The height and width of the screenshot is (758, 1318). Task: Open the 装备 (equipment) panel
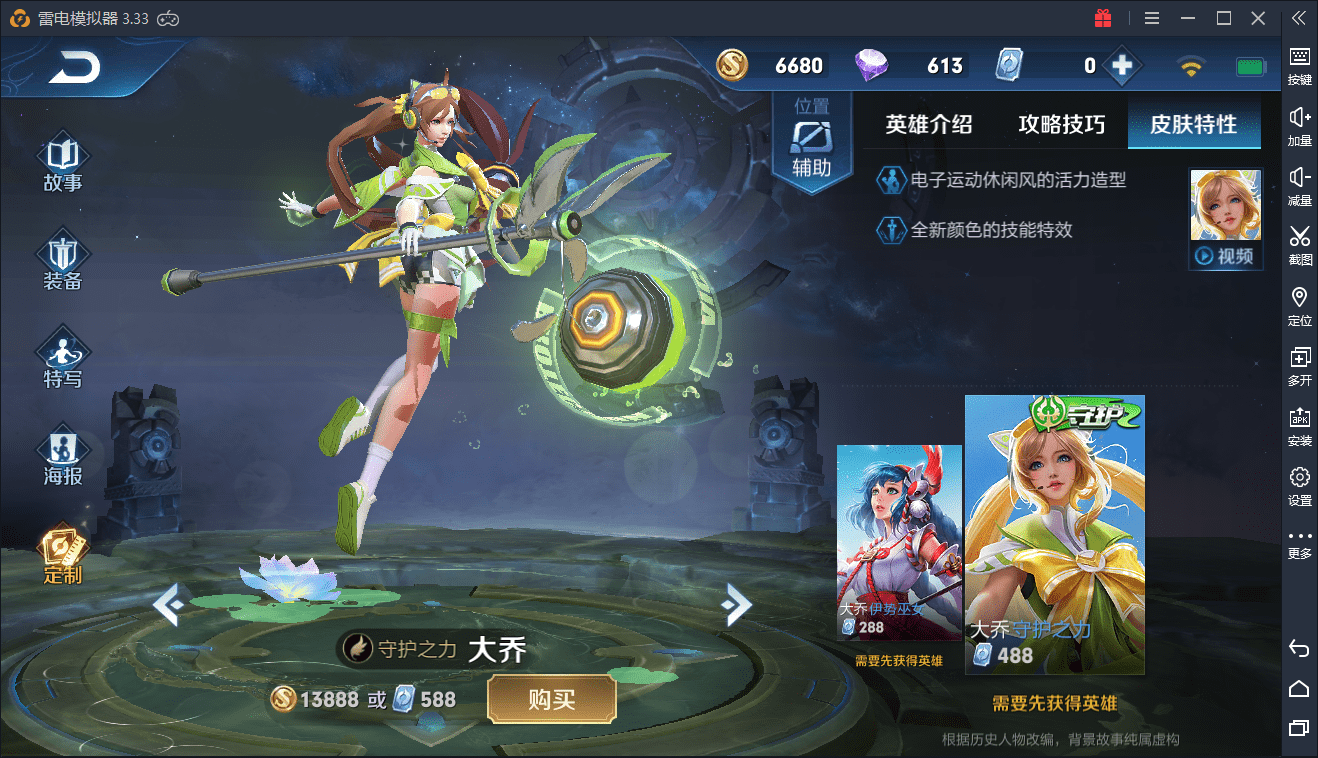click(x=62, y=258)
